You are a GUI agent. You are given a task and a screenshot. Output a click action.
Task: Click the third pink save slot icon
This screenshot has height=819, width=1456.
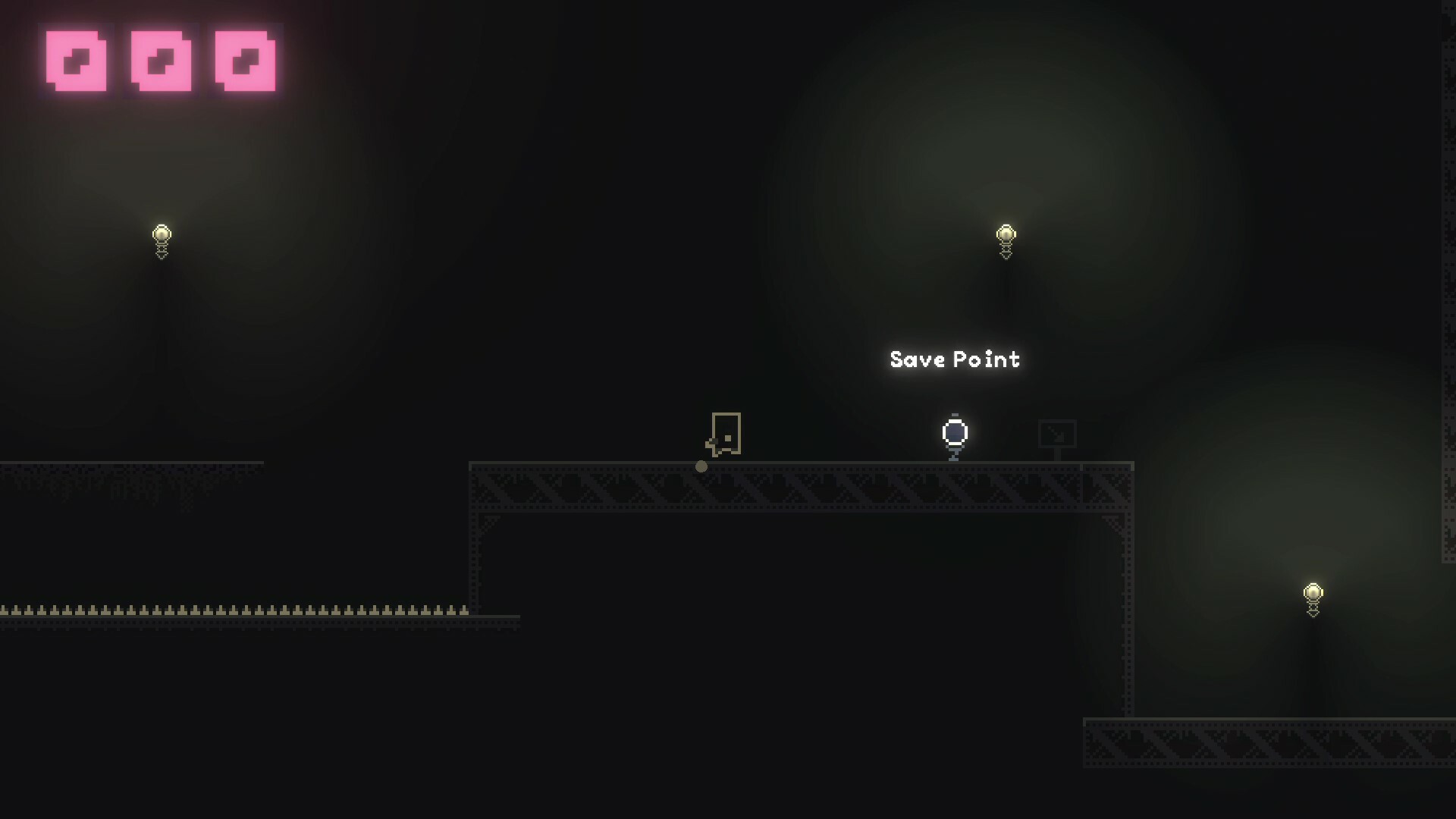tap(244, 62)
